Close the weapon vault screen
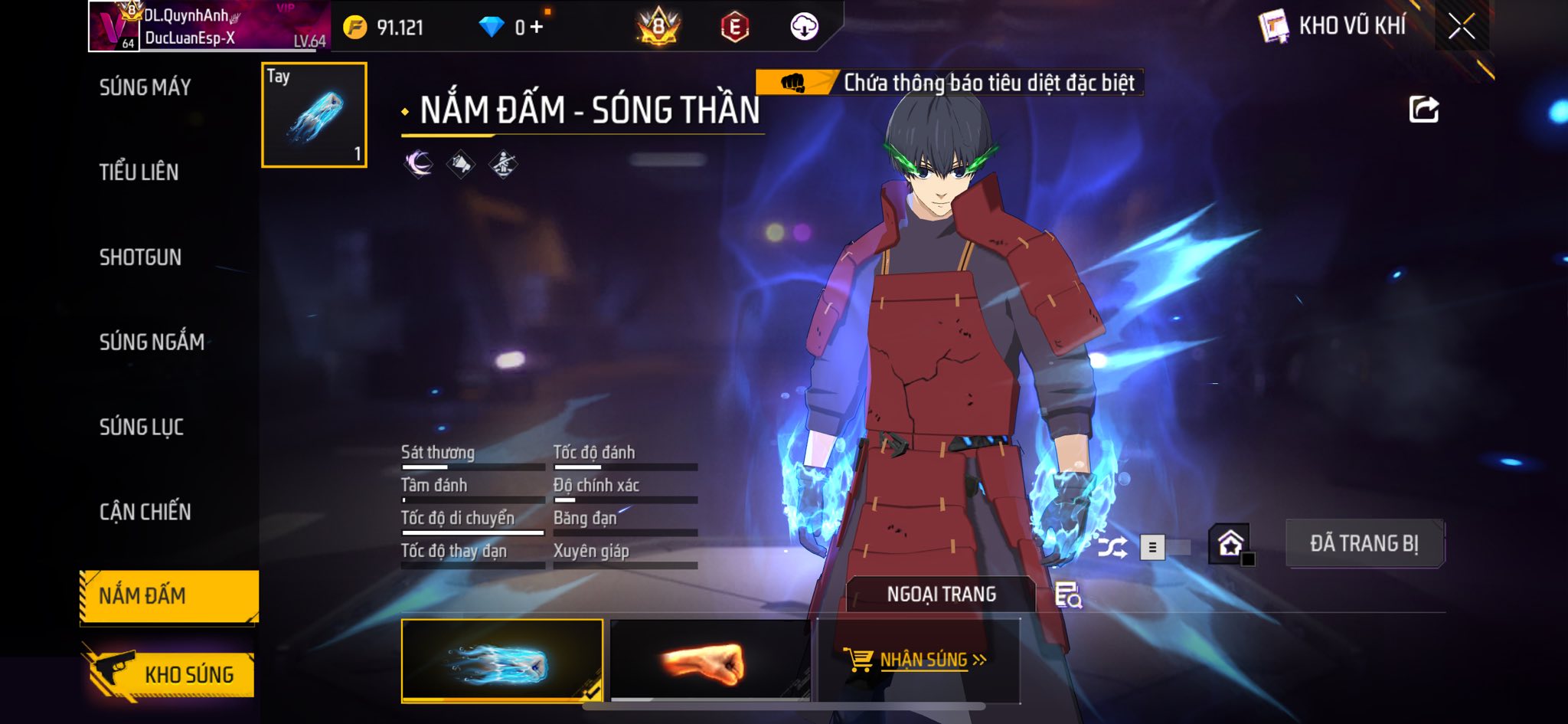 [1461, 27]
